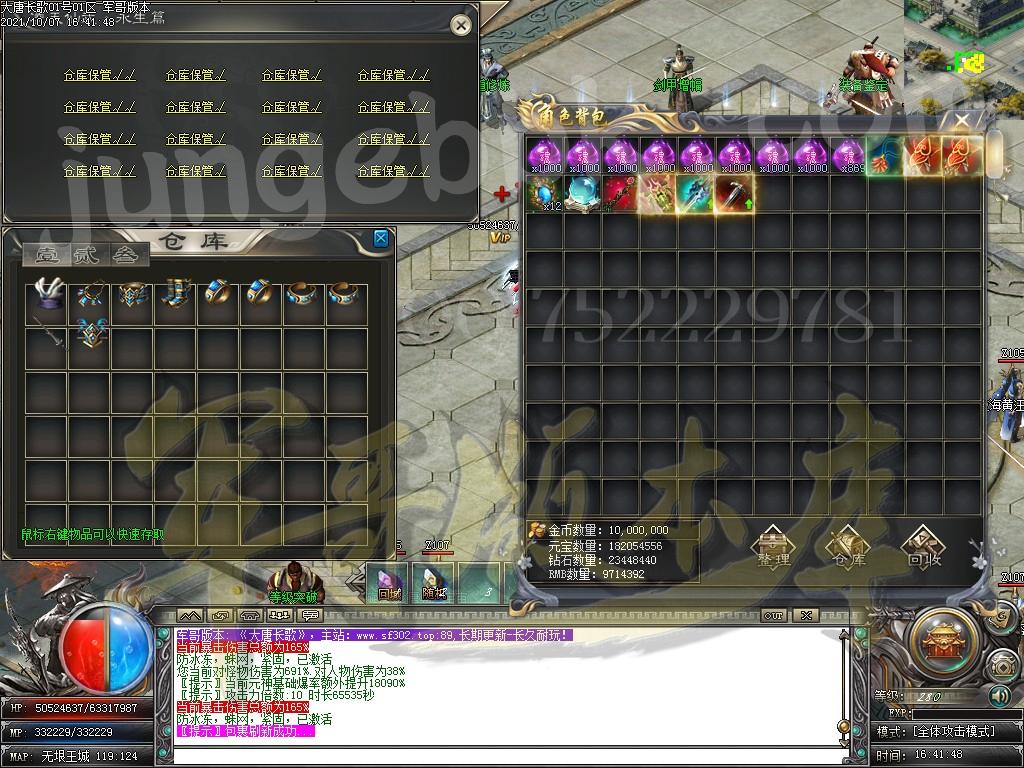
Task: Click the 回收 recycle button
Action: 922,547
